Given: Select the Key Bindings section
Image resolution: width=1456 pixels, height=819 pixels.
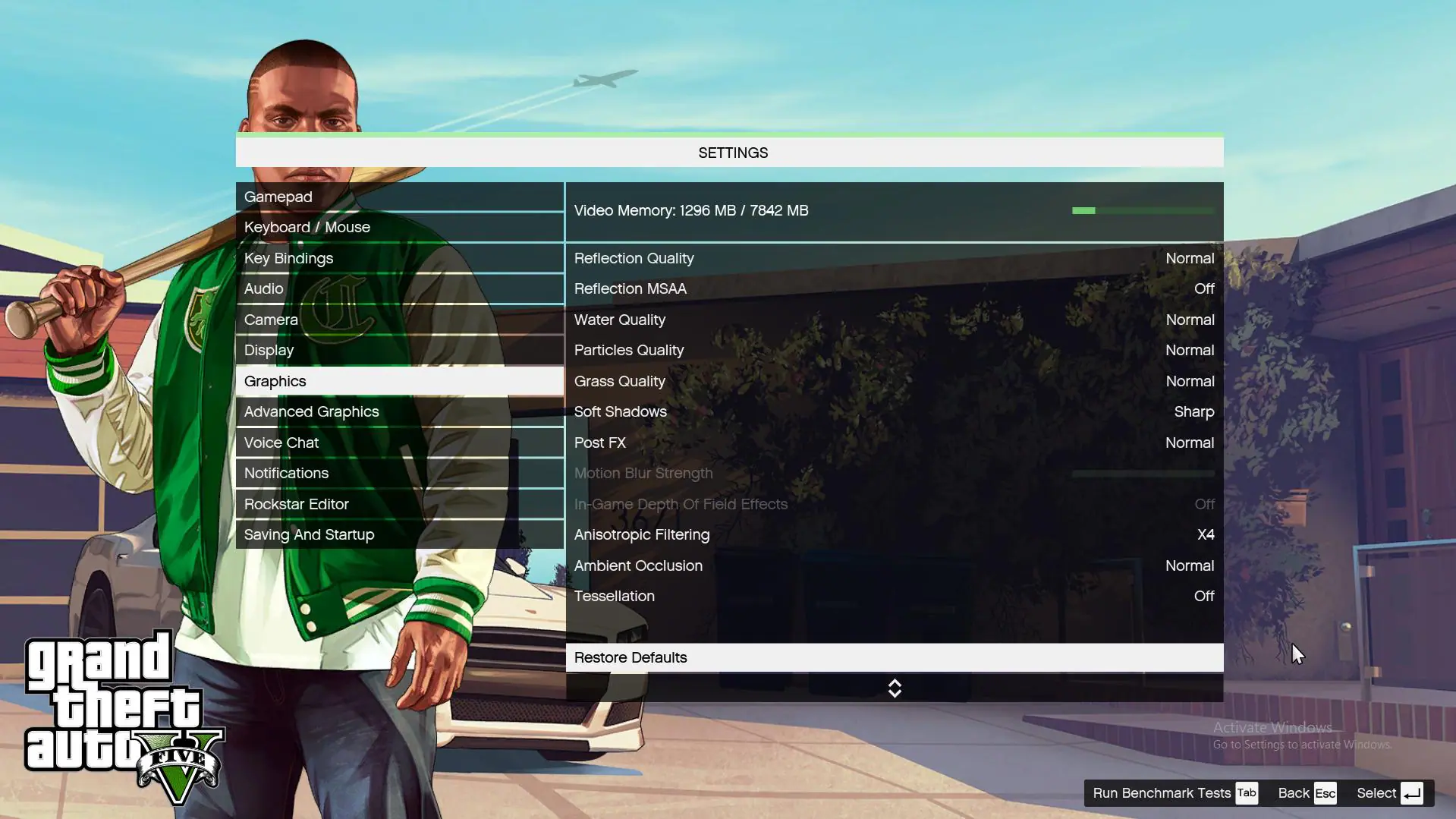Looking at the screenshot, I should (x=288, y=258).
